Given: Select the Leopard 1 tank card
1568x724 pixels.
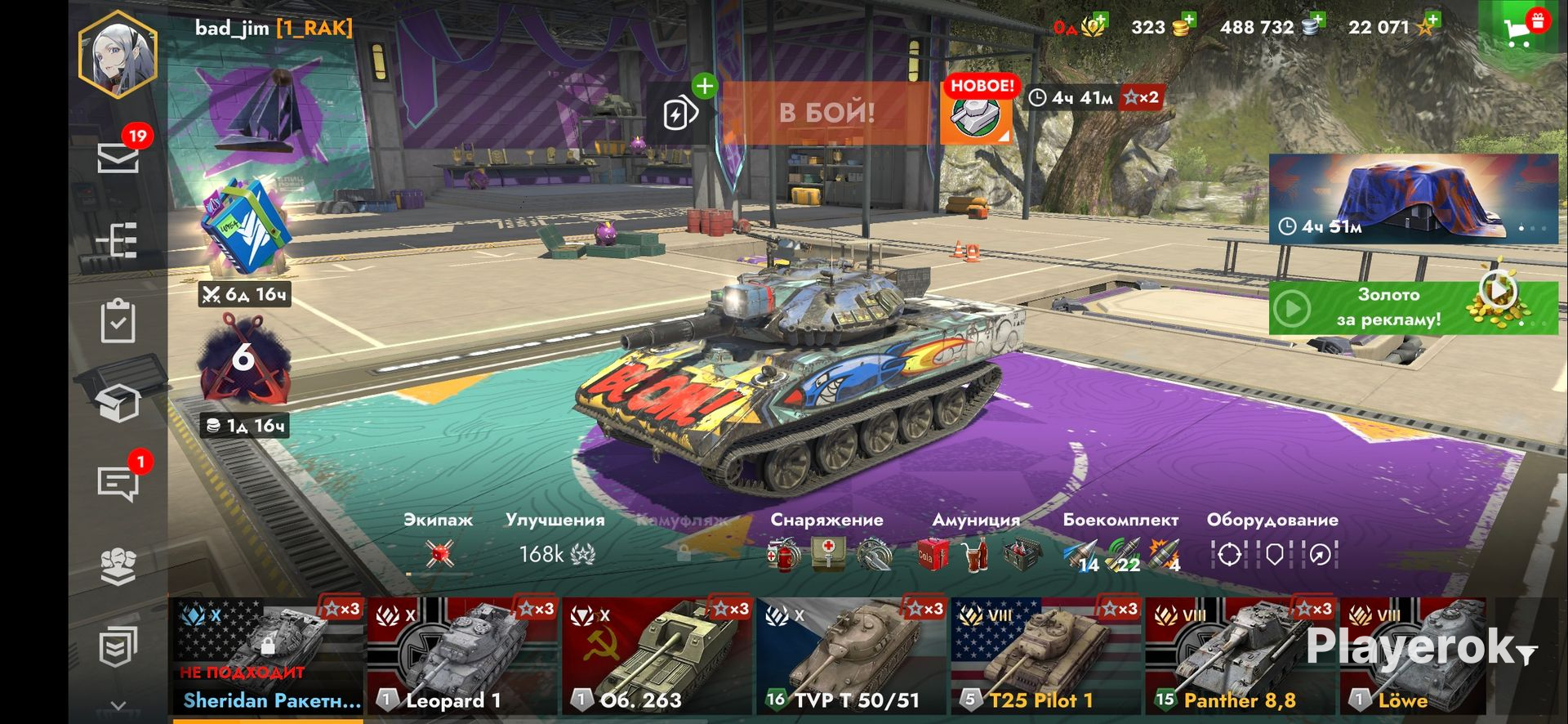Looking at the screenshot, I should [x=463, y=657].
